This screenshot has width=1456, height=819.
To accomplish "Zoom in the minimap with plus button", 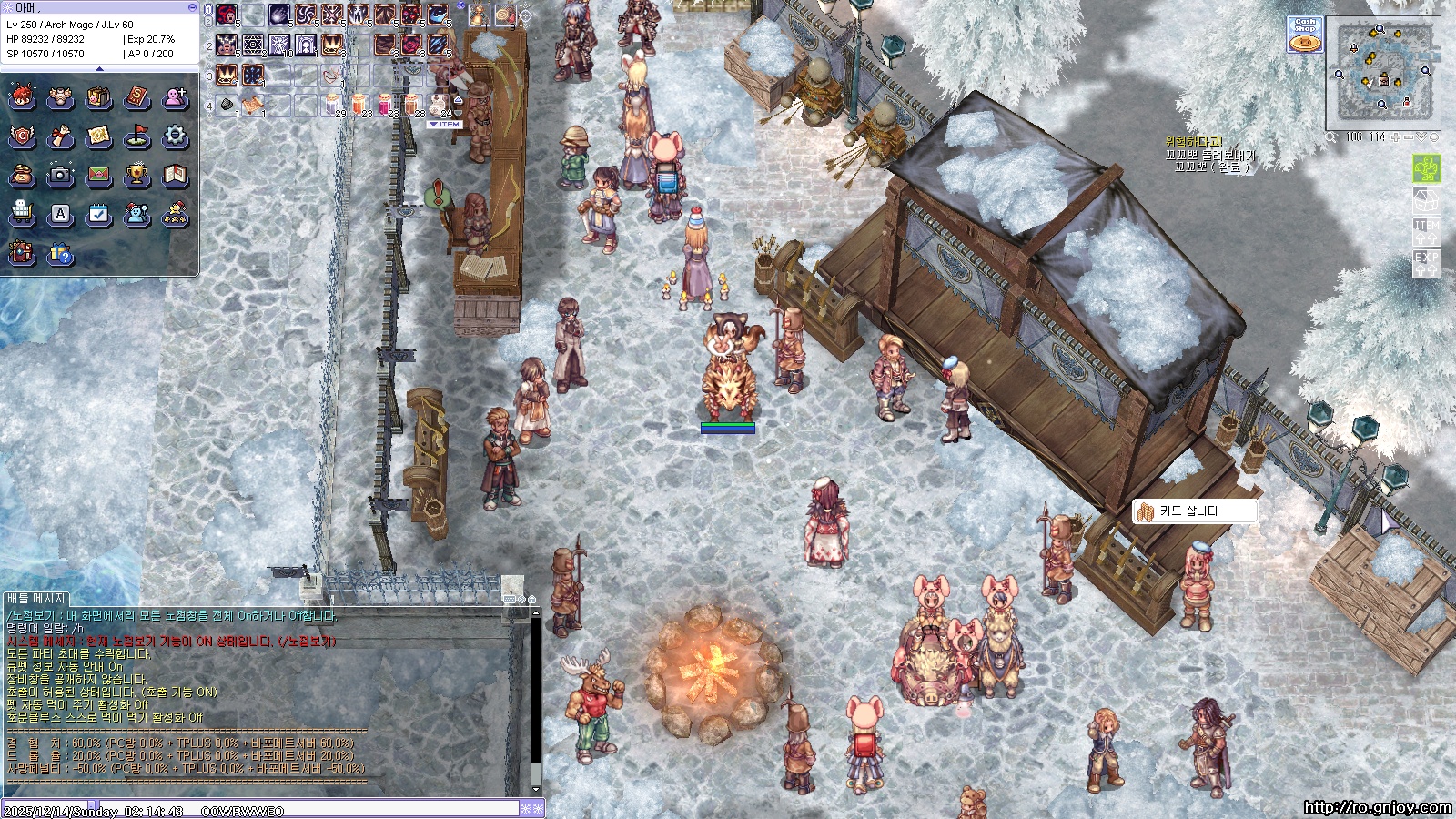I will point(1396,137).
